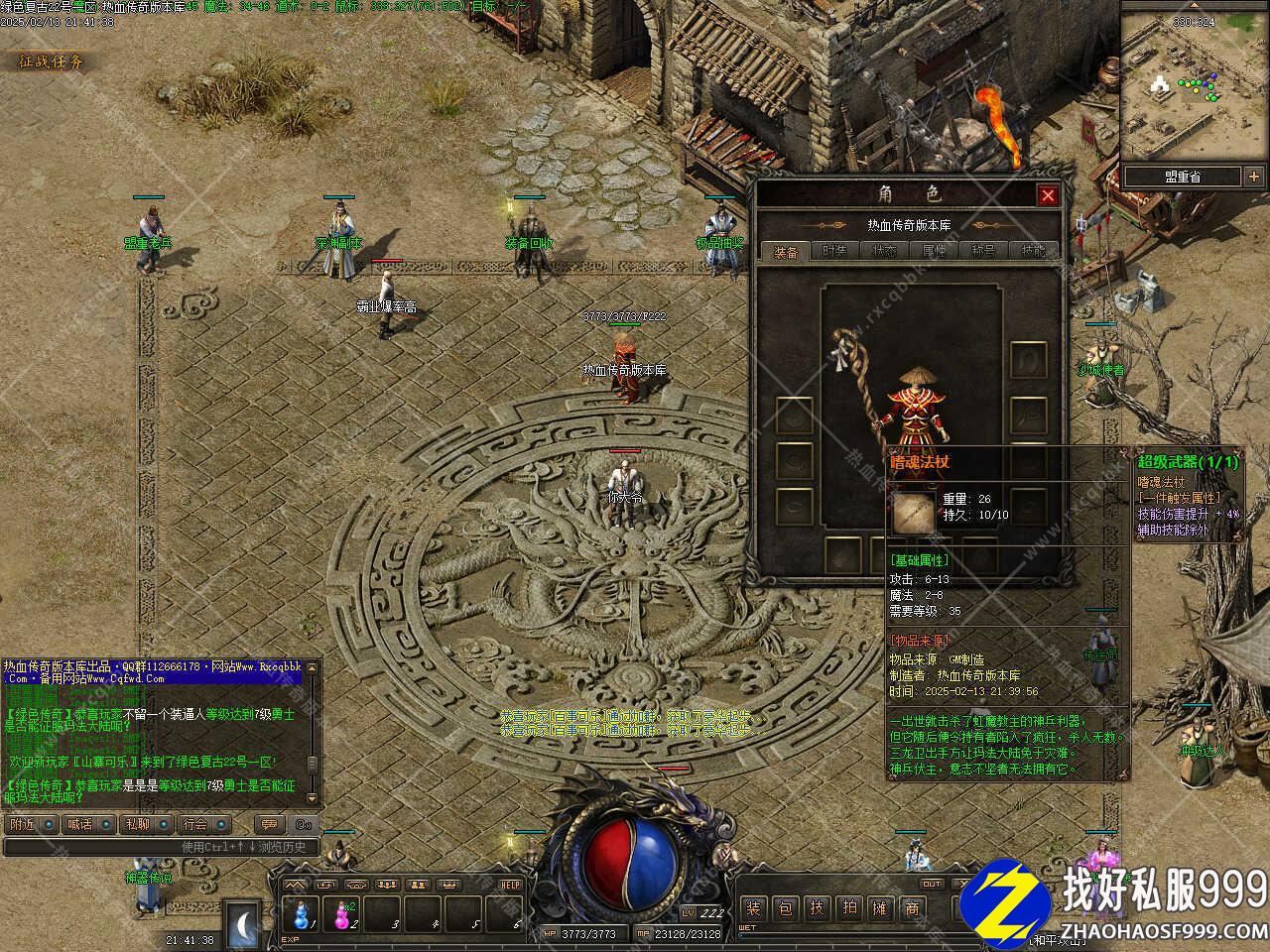Image resolution: width=1270 pixels, height=952 pixels.
Task: Select the 装备 equipment tab
Action: click(x=786, y=252)
